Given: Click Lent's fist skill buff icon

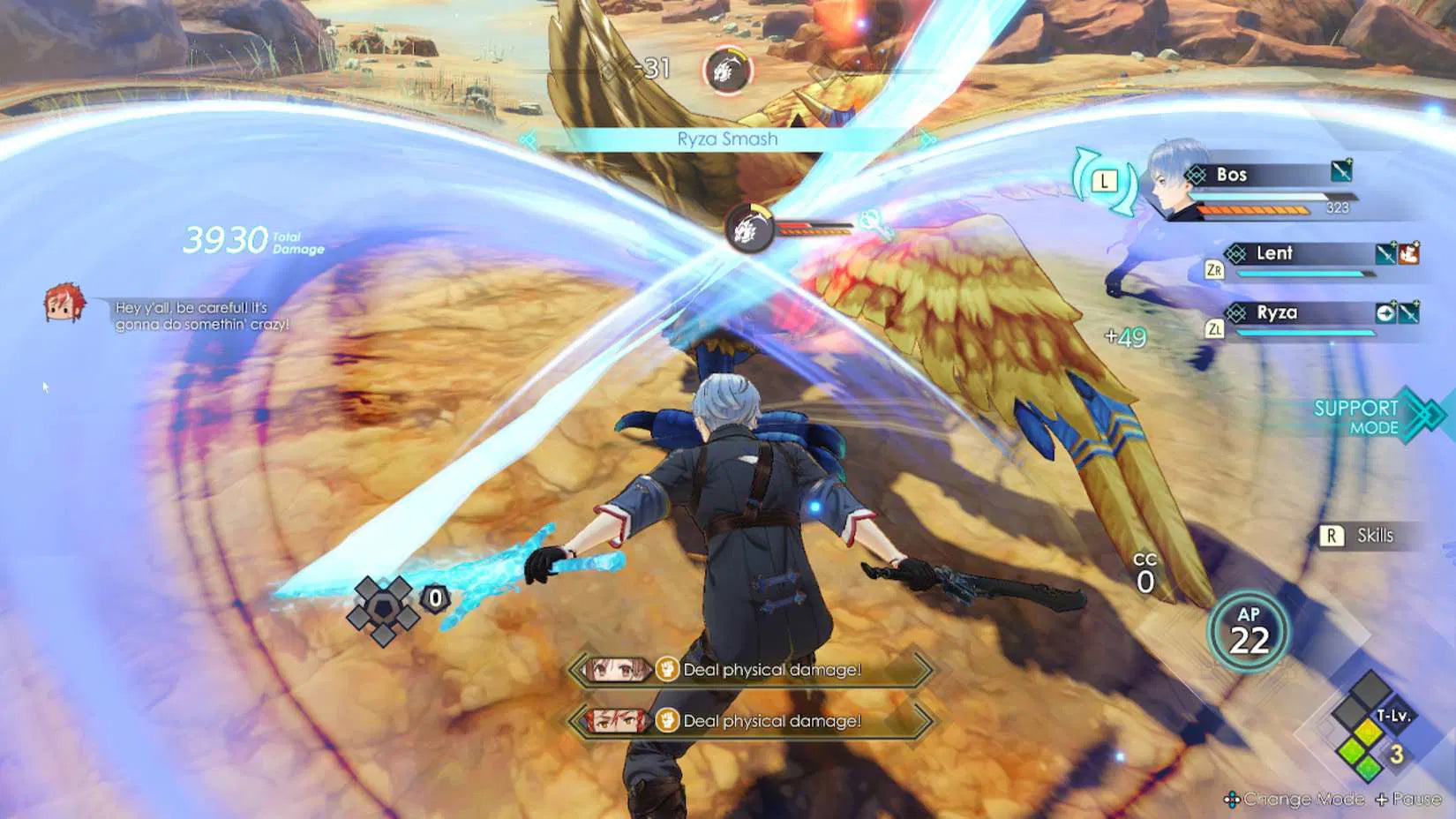Looking at the screenshot, I should click(1409, 253).
